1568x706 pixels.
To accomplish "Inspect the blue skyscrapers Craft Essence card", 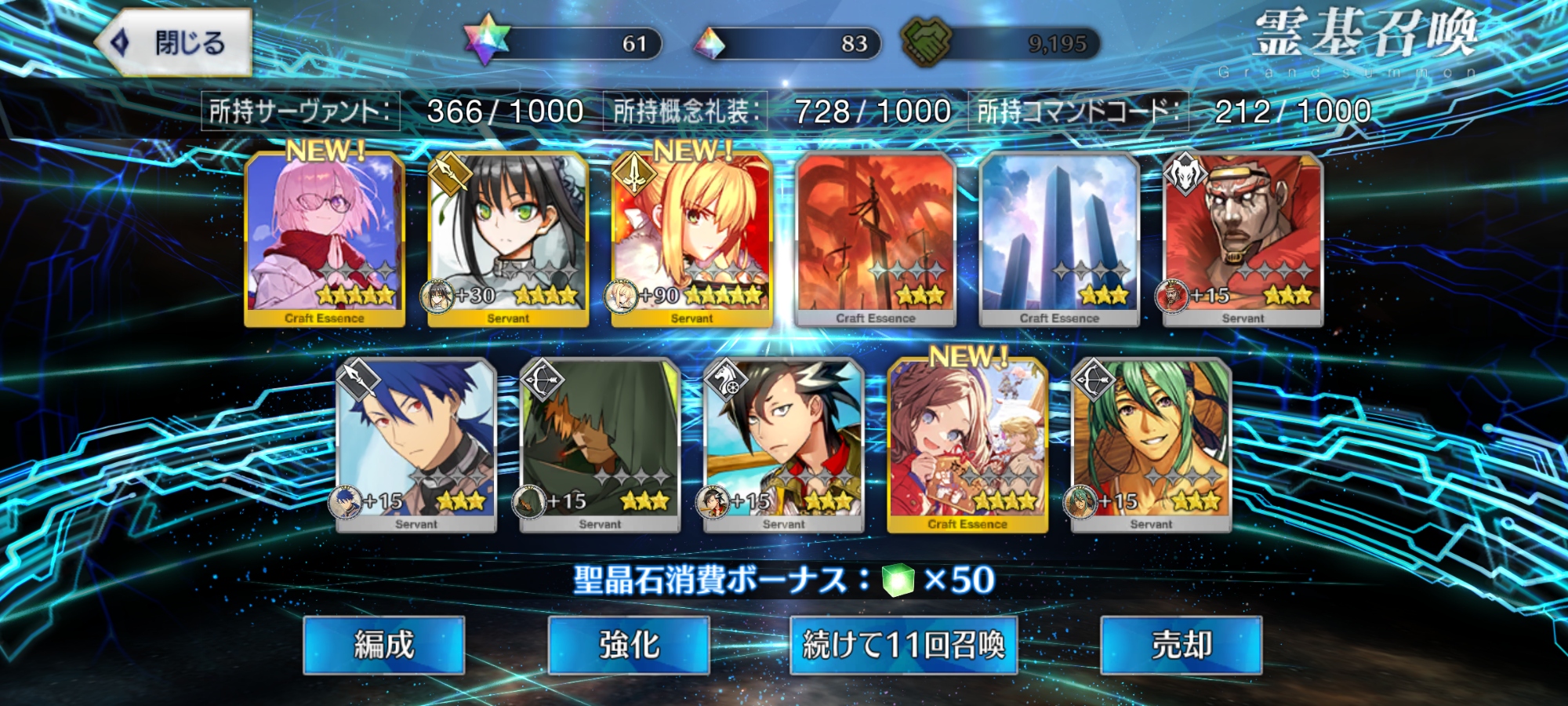I will [x=1059, y=238].
